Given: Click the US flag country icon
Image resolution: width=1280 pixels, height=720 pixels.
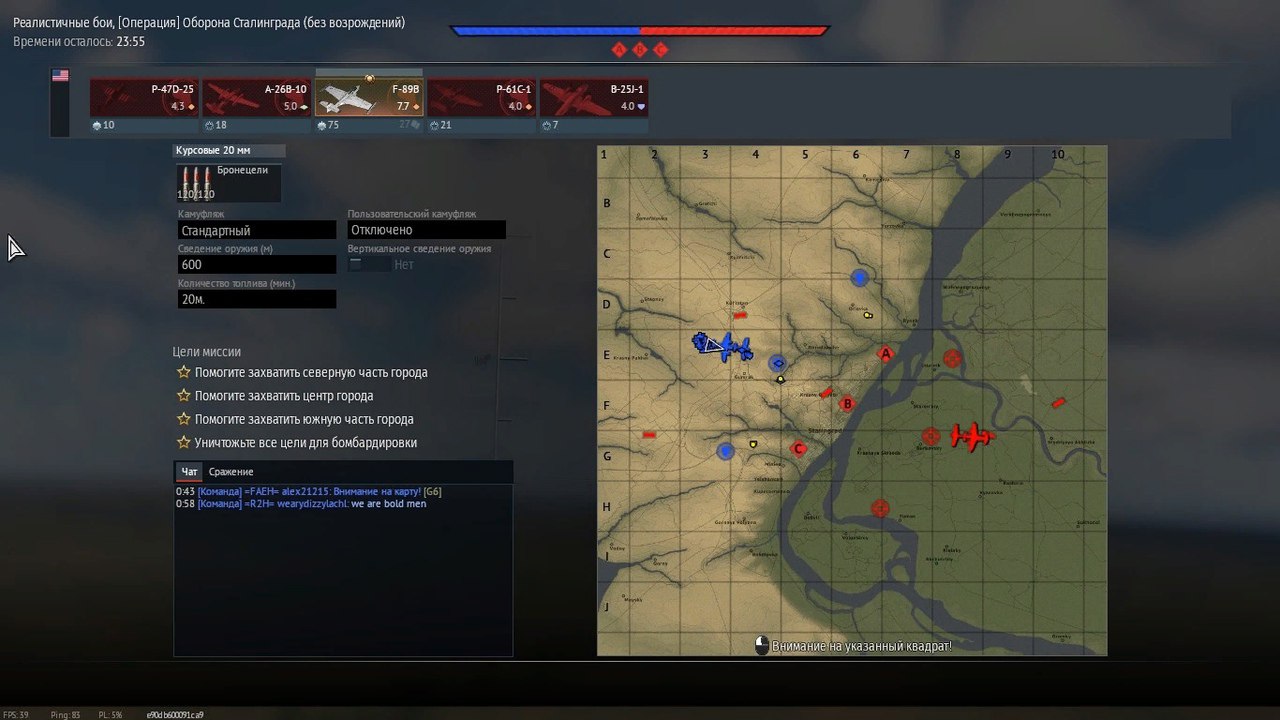Looking at the screenshot, I should tap(60, 76).
